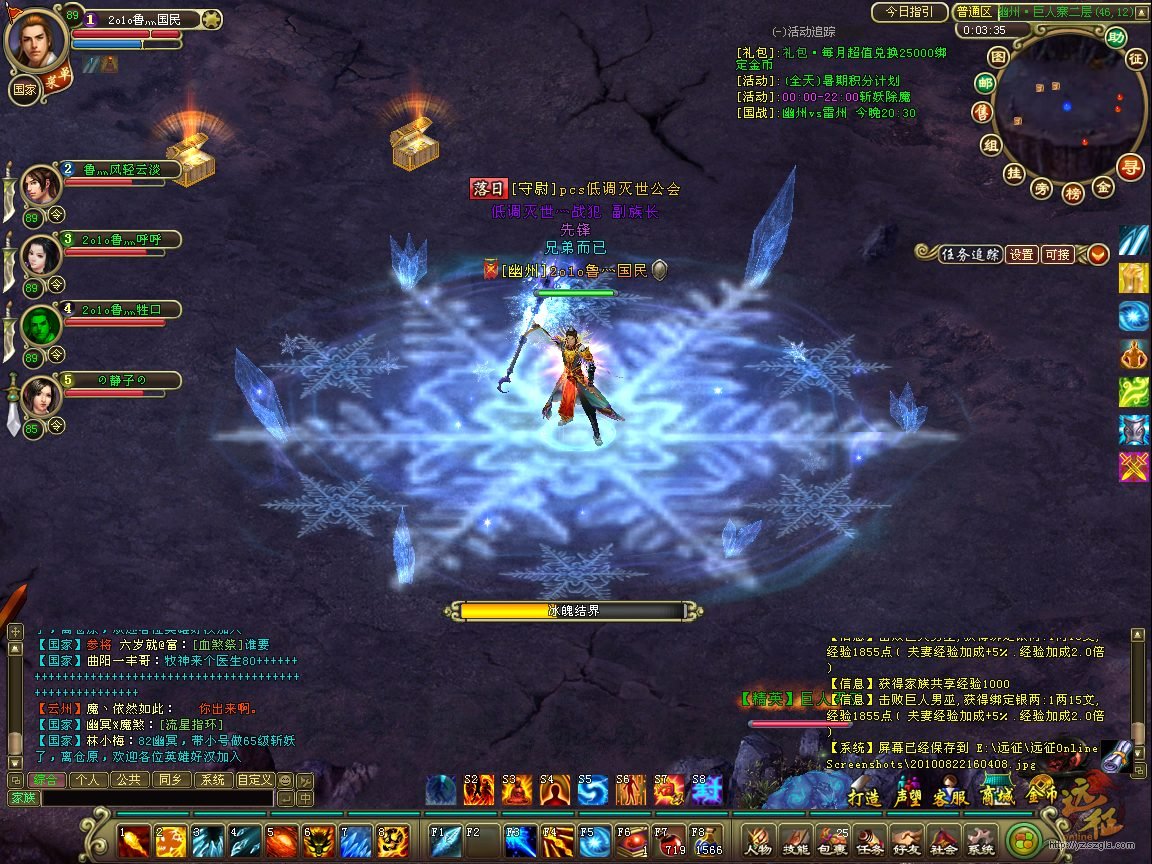The width and height of the screenshot is (1152, 864).
Task: Open the 榜 ranking button under the minimap
Action: click(1073, 191)
